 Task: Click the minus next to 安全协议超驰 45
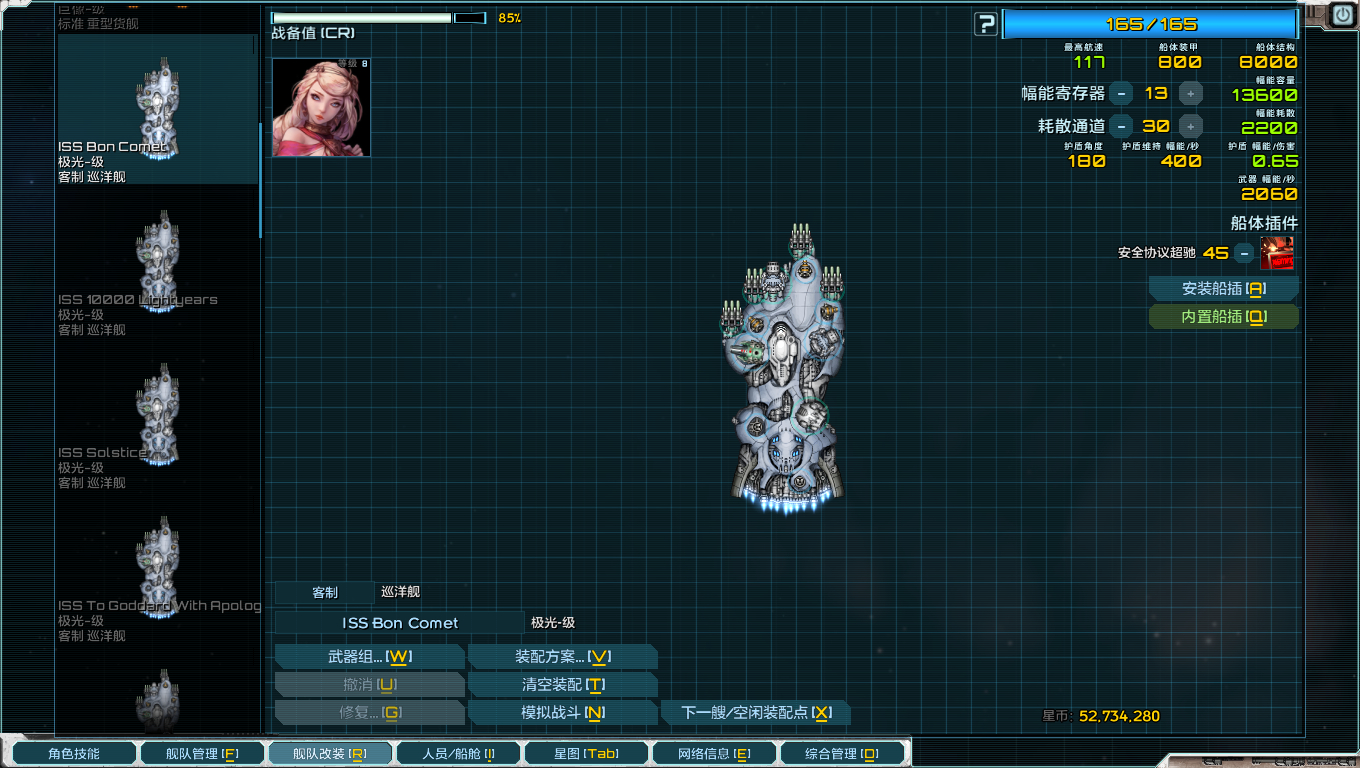1244,255
